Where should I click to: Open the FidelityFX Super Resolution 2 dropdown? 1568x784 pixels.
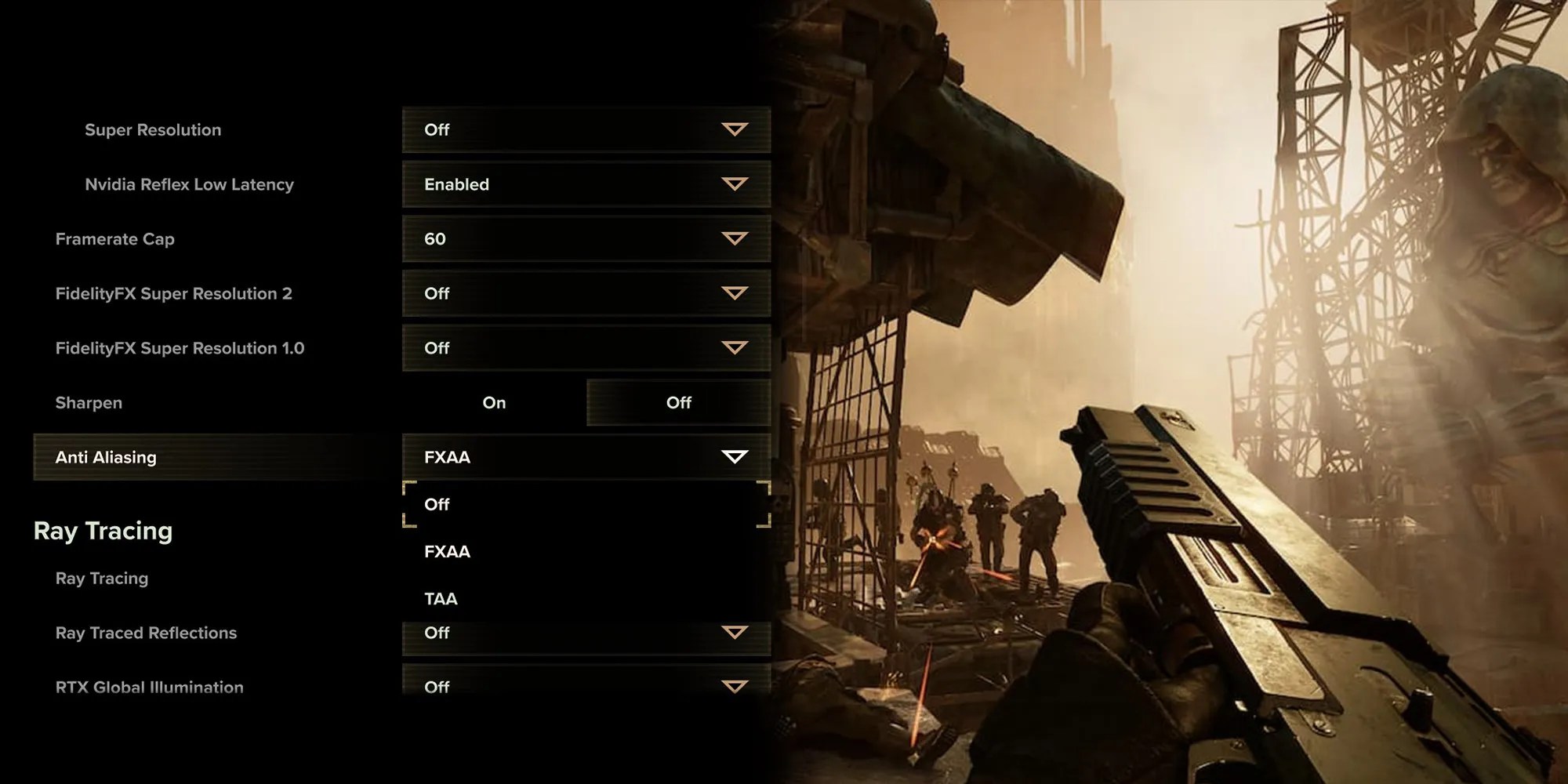586,293
